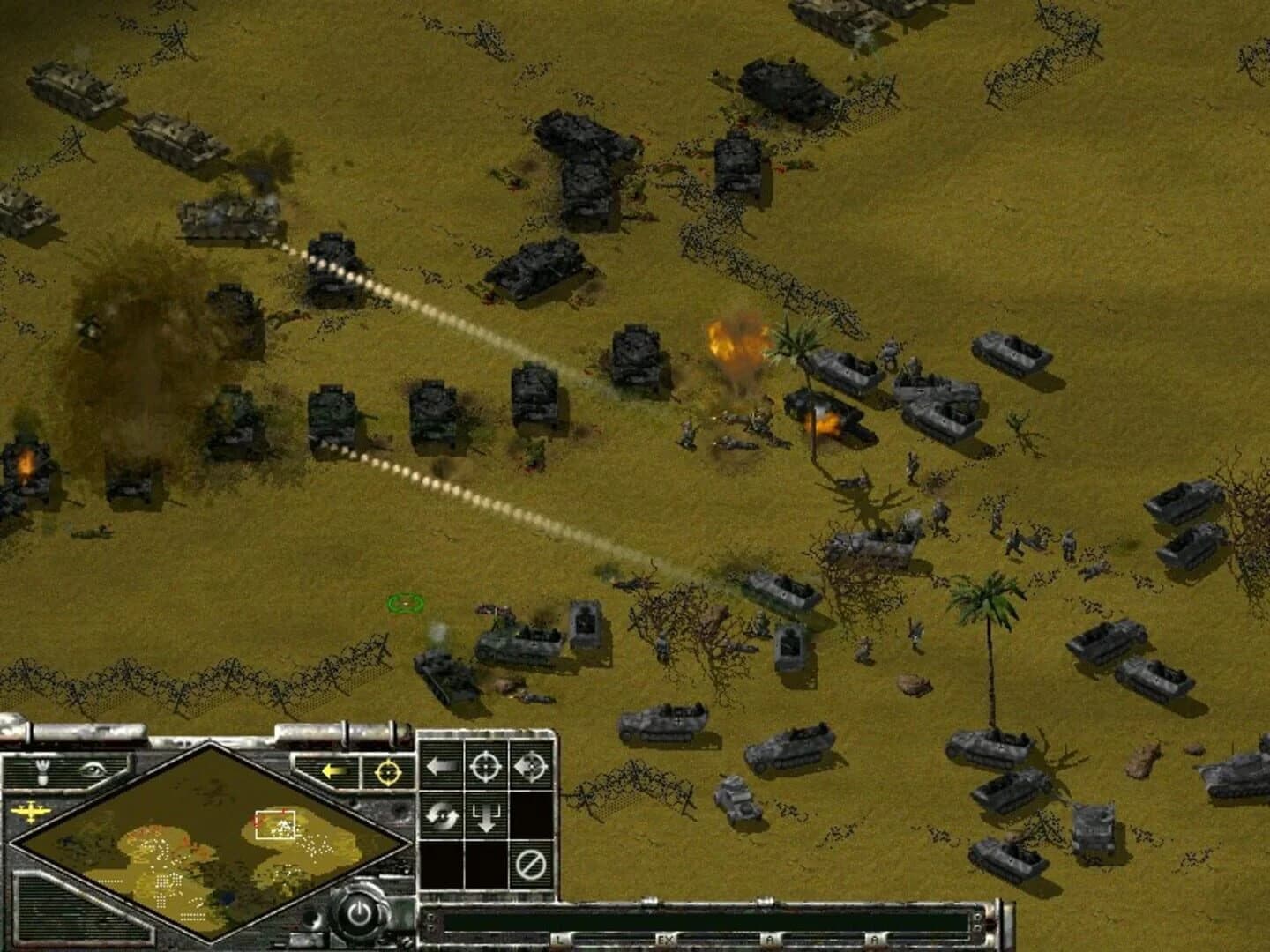Enable follow mode via yellow back arrow
This screenshot has width=1270, height=952.
click(x=332, y=770)
